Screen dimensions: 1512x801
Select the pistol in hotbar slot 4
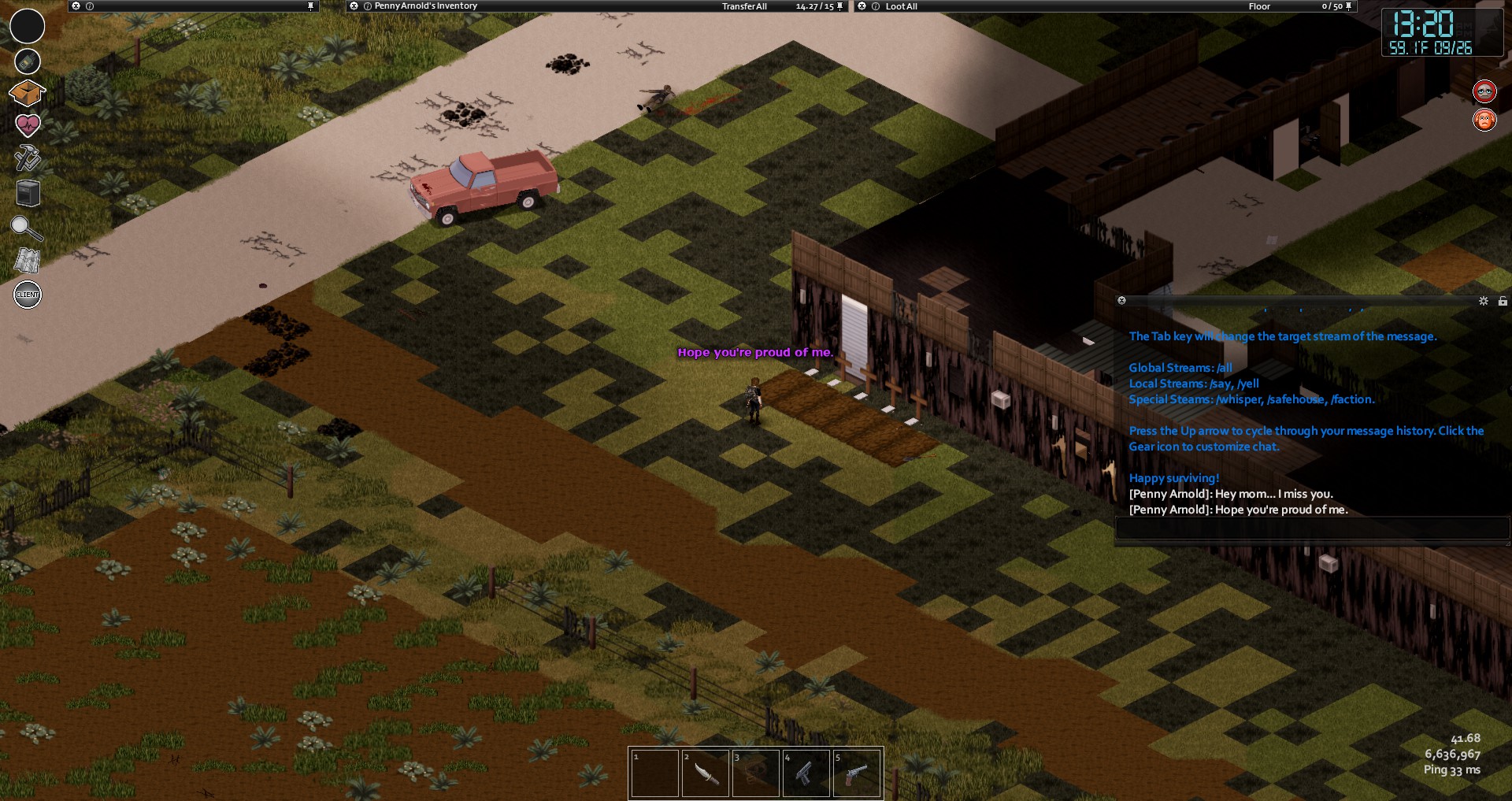click(806, 773)
